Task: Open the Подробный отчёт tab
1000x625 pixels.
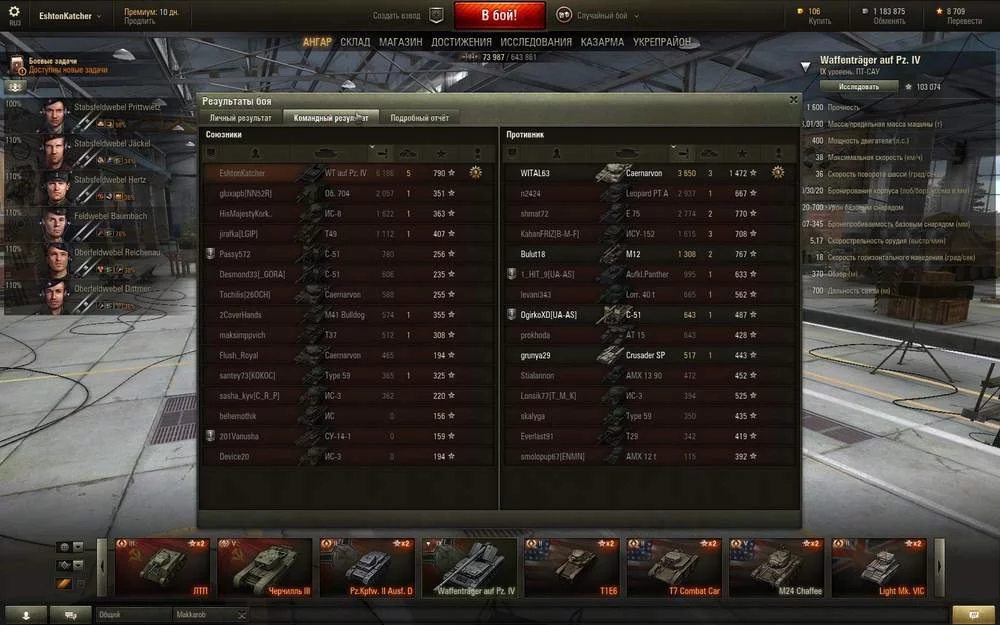Action: tap(420, 118)
